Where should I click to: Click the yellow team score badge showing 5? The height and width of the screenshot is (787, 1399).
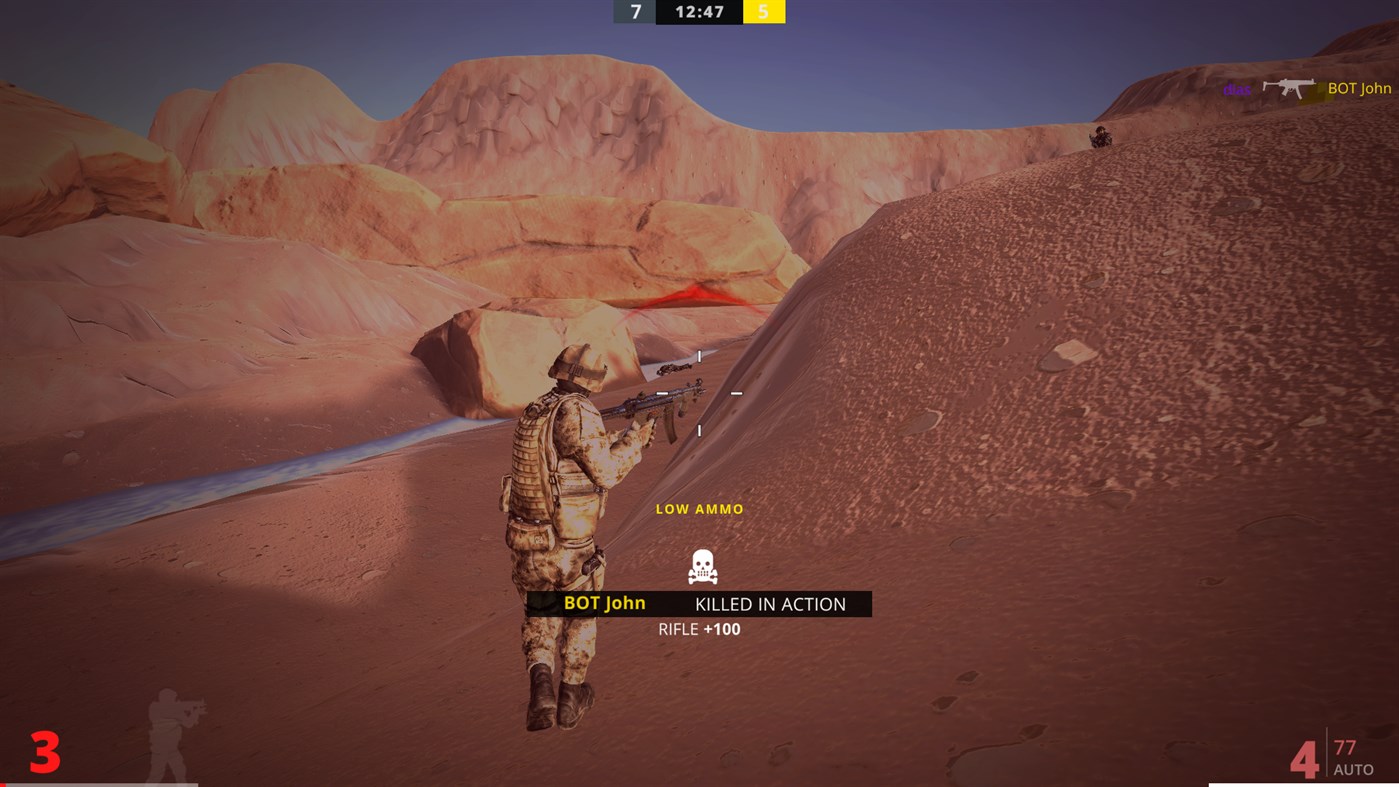pyautogui.click(x=764, y=12)
